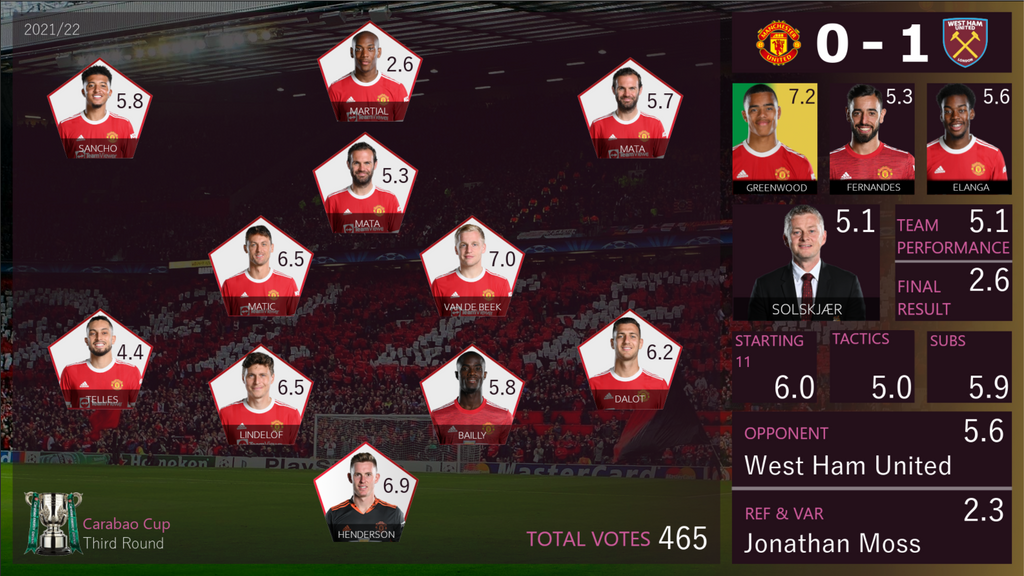This screenshot has width=1024, height=576.
Task: Choose substitute Fernandes' tile
Action: coord(871,138)
